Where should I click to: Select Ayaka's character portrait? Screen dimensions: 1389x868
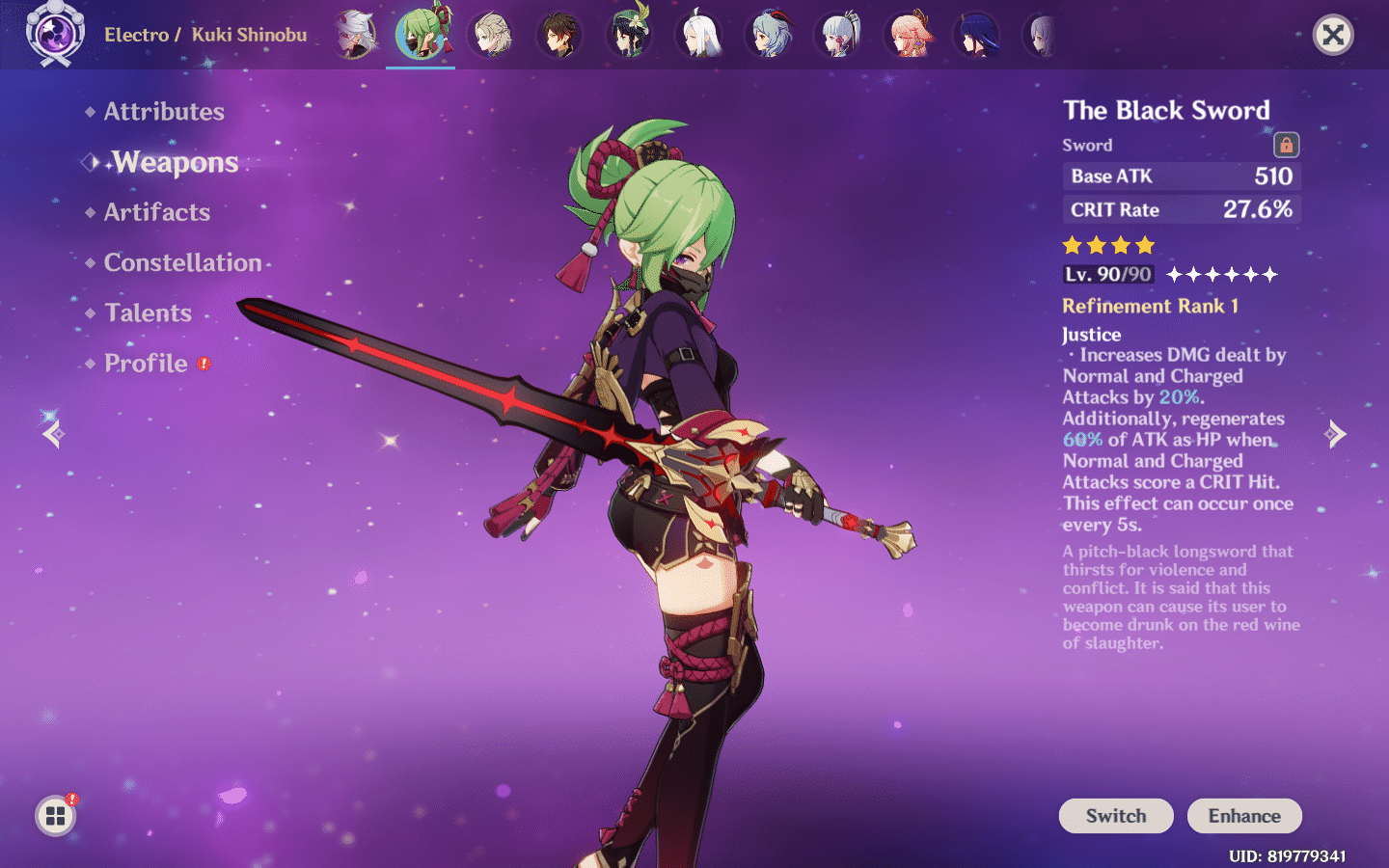point(837,35)
